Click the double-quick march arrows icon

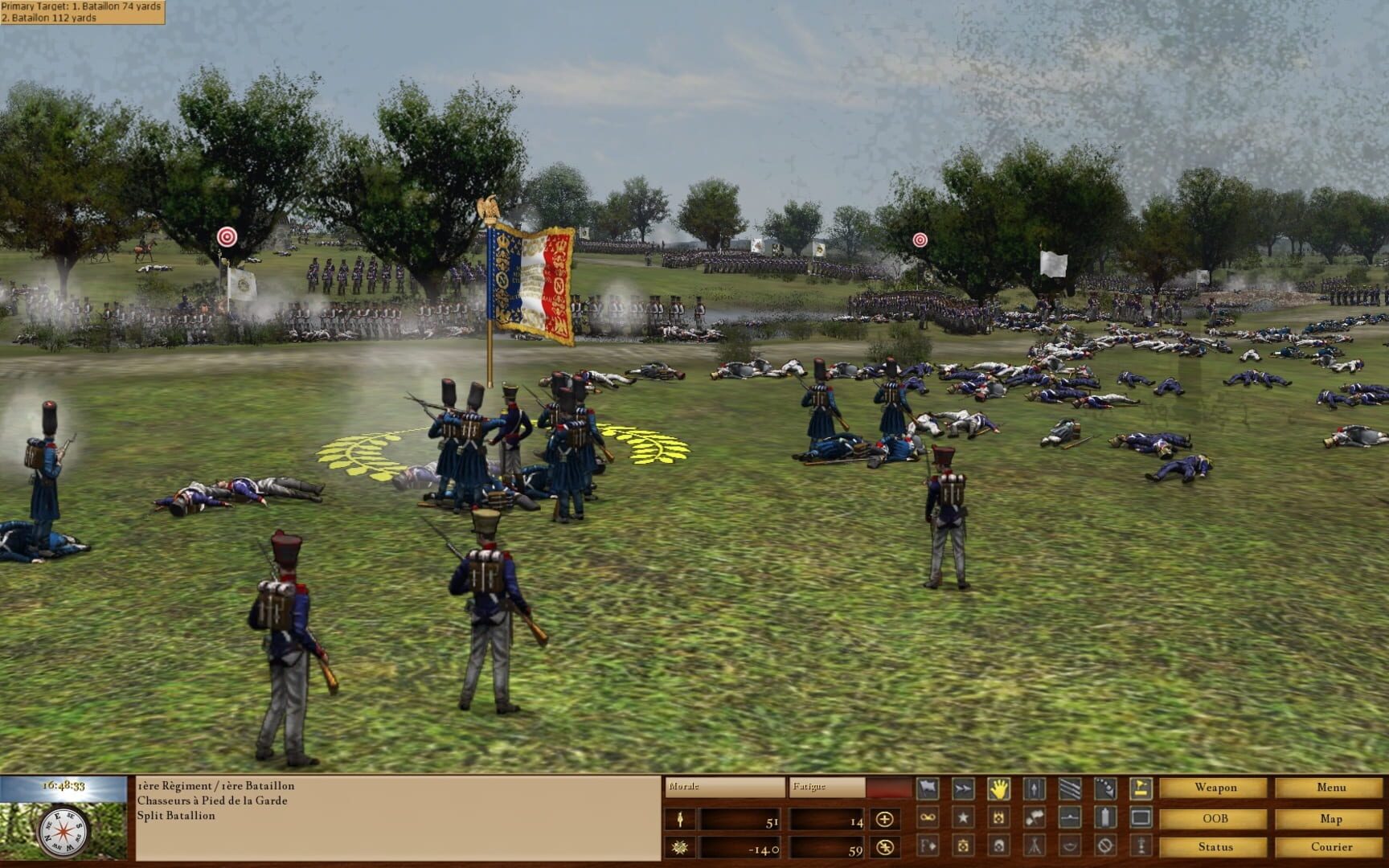click(x=962, y=788)
